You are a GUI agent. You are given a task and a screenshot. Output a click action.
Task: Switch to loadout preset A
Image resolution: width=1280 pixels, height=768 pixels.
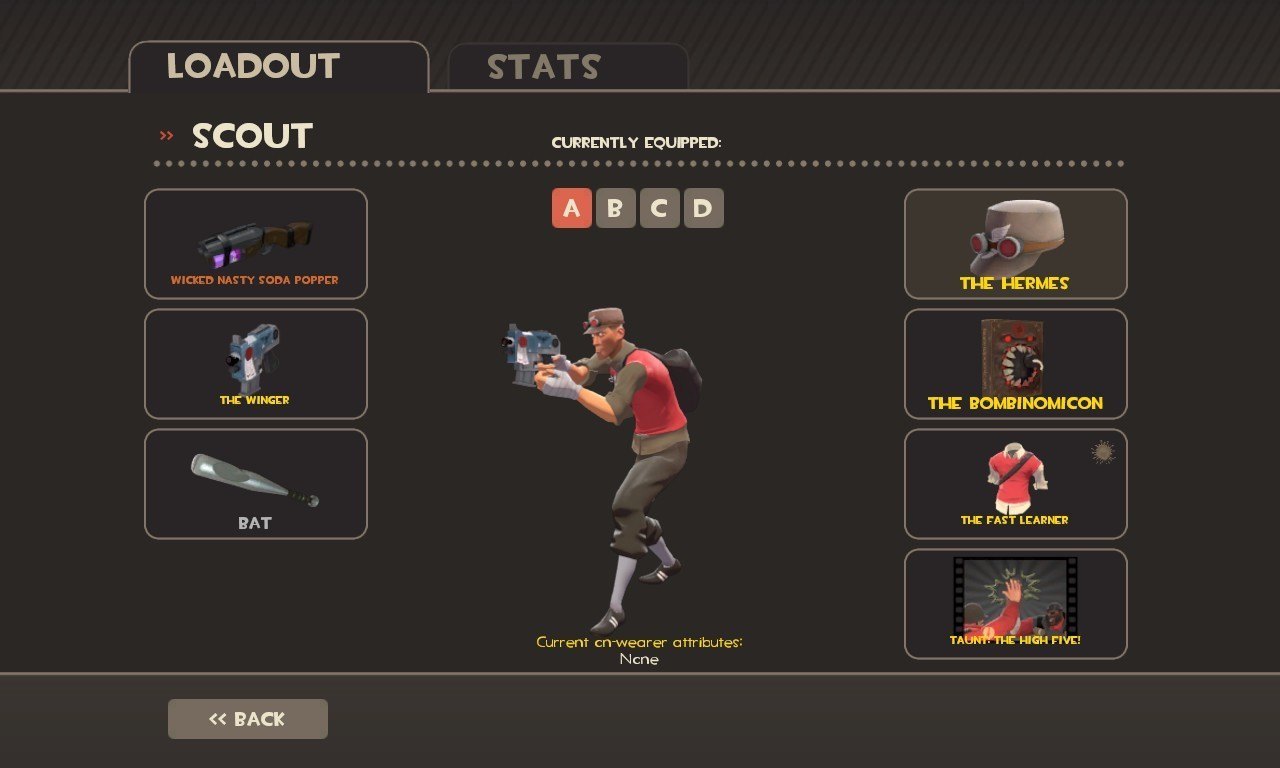(572, 208)
